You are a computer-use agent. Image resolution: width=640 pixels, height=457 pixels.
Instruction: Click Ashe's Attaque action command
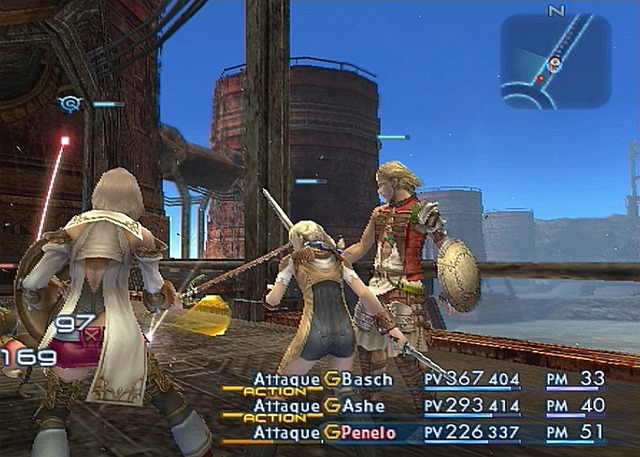(x=286, y=406)
